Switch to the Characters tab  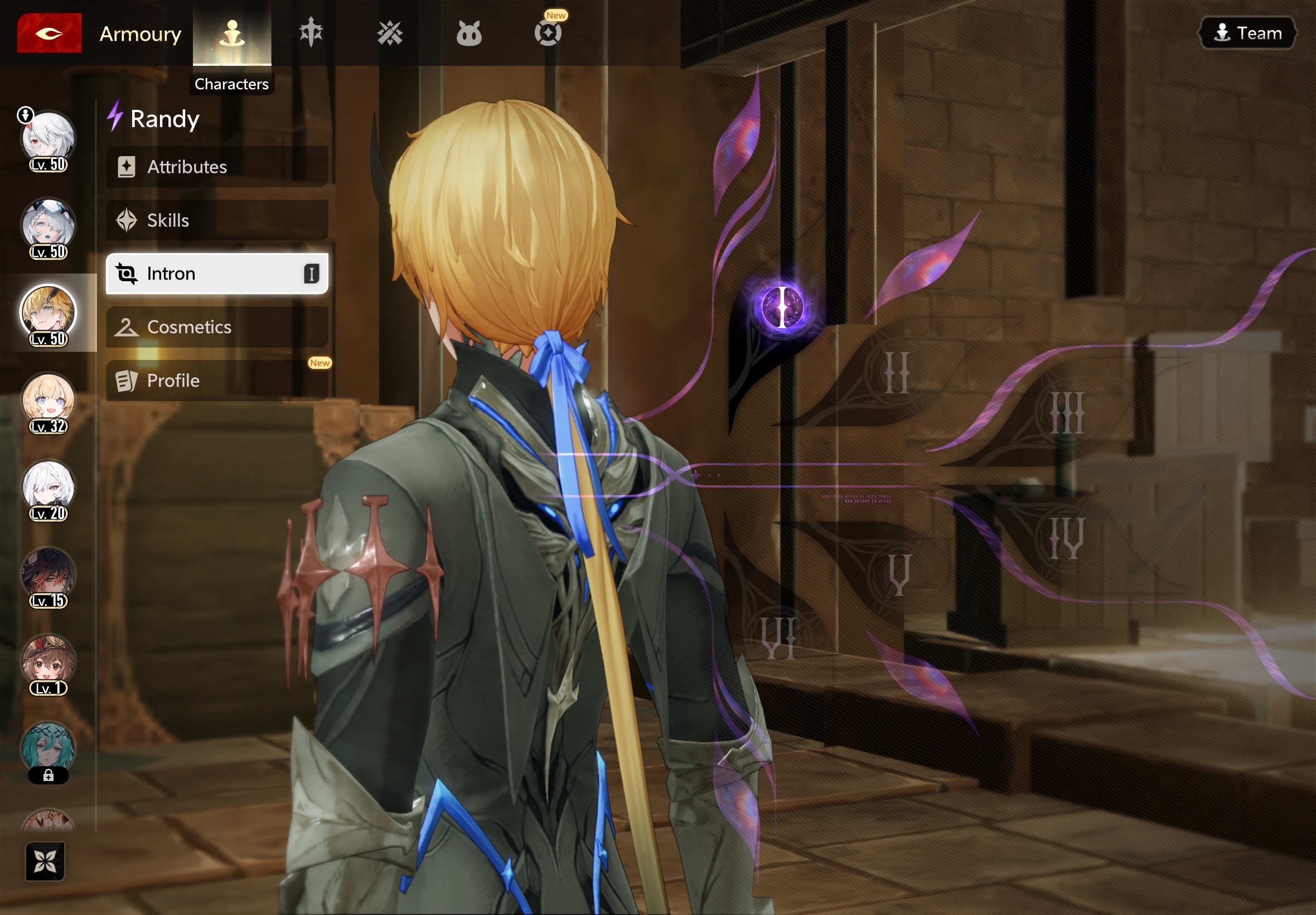click(232, 33)
